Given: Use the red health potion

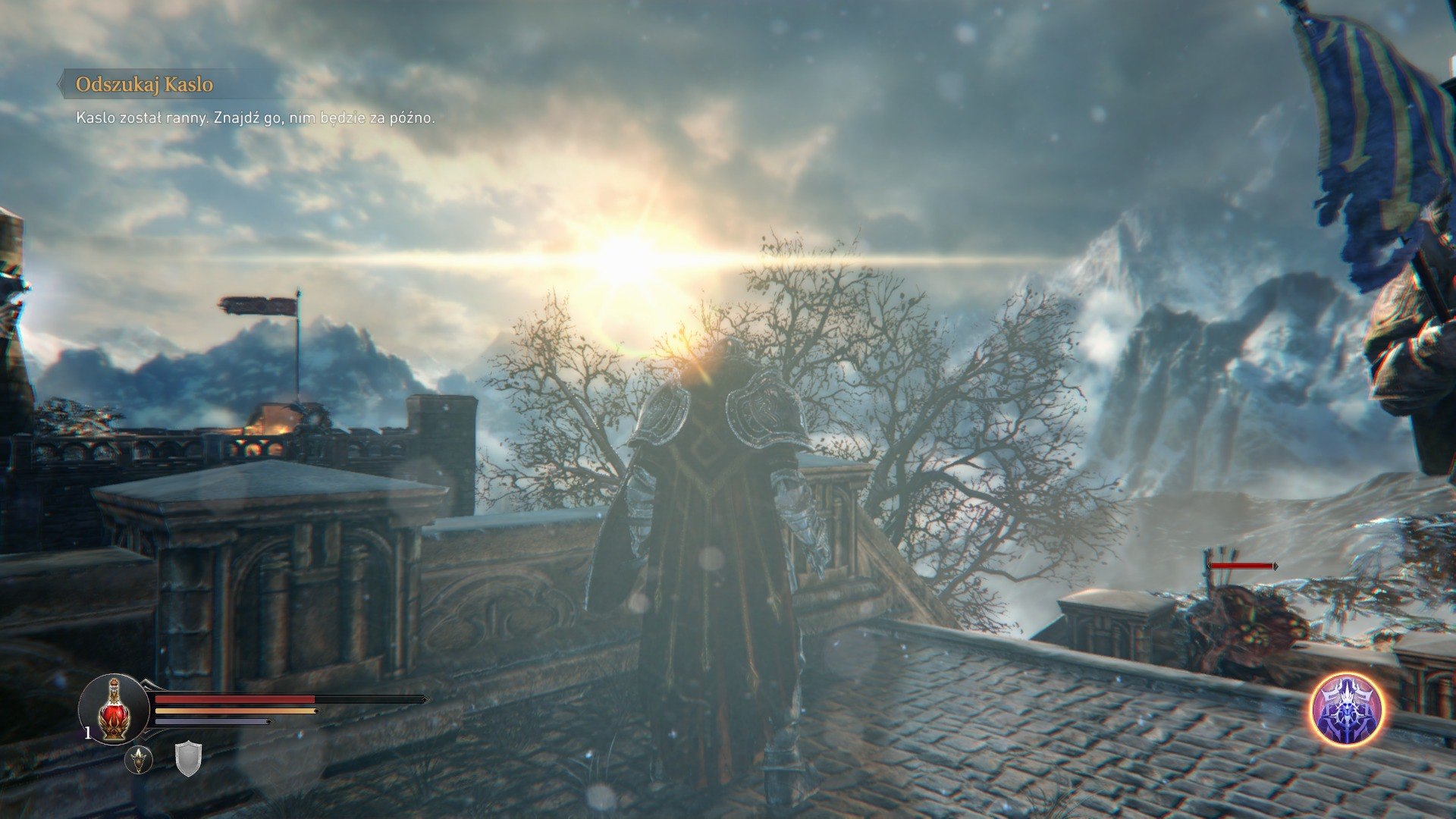Looking at the screenshot, I should tap(114, 709).
